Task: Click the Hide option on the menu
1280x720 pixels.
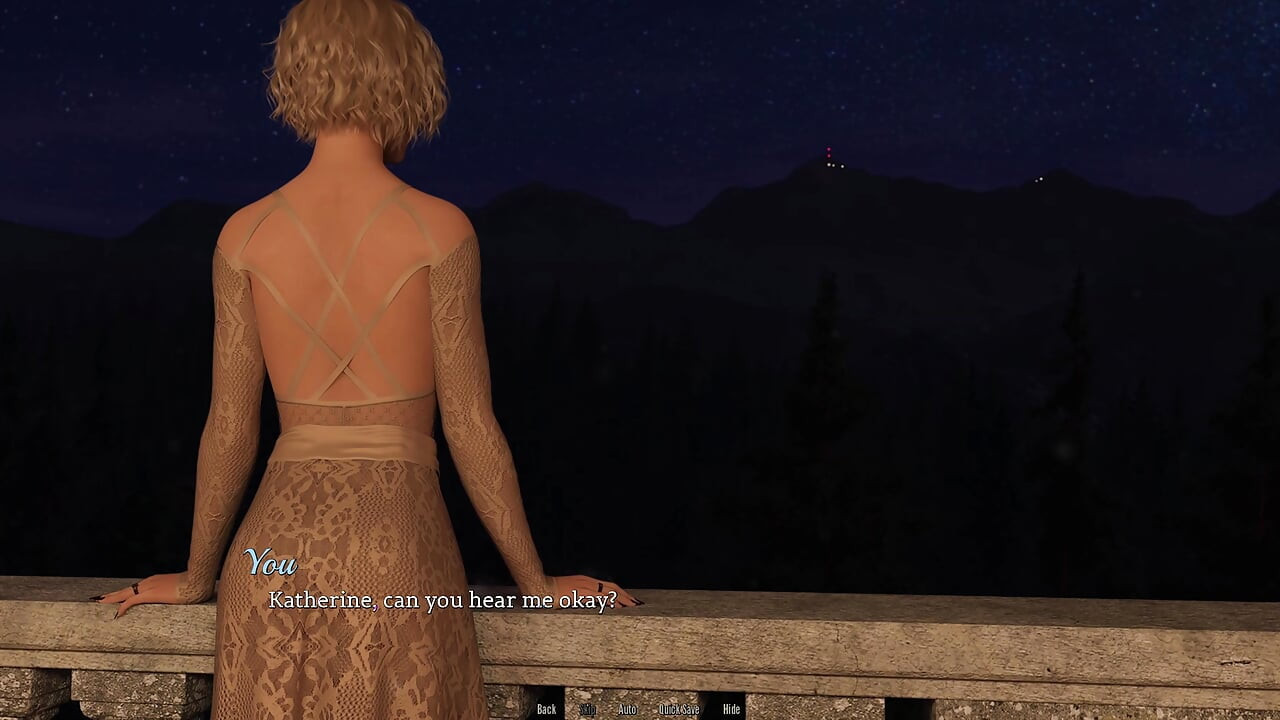Action: (x=730, y=709)
